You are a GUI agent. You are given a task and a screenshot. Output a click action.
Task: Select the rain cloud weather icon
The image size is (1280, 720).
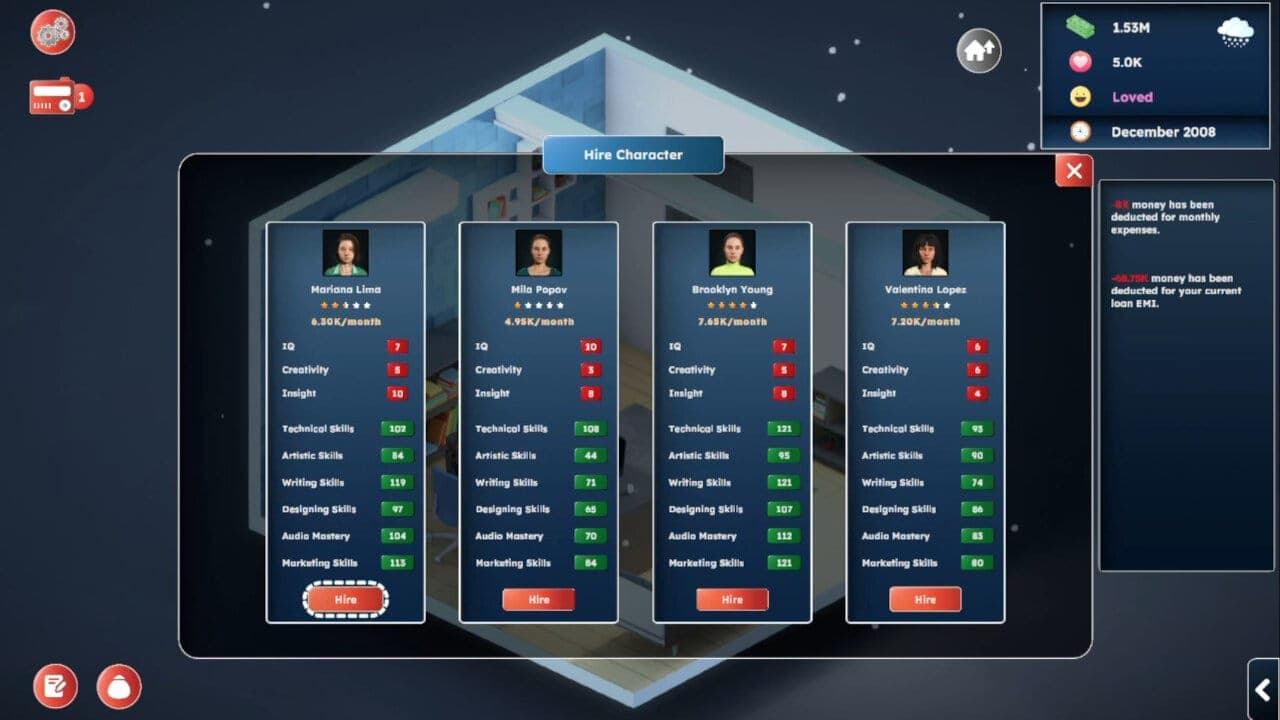point(1235,31)
